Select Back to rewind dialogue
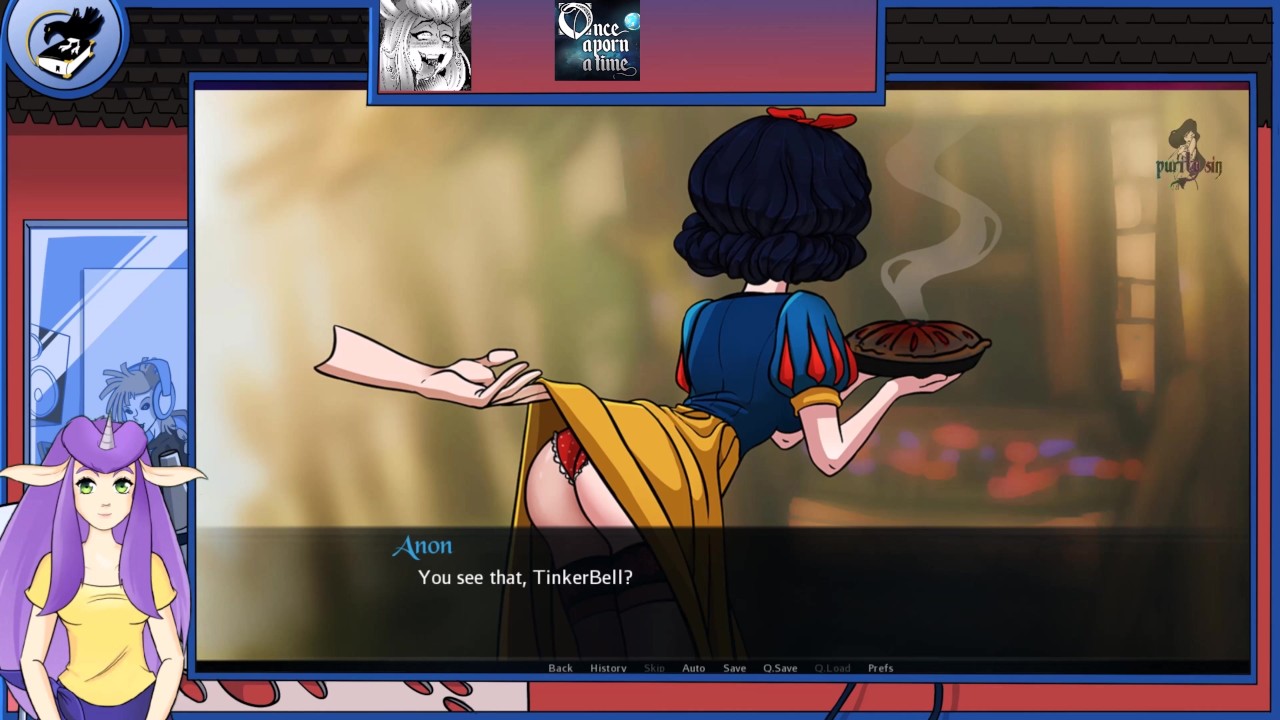Image resolution: width=1280 pixels, height=720 pixels. pyautogui.click(x=560, y=667)
